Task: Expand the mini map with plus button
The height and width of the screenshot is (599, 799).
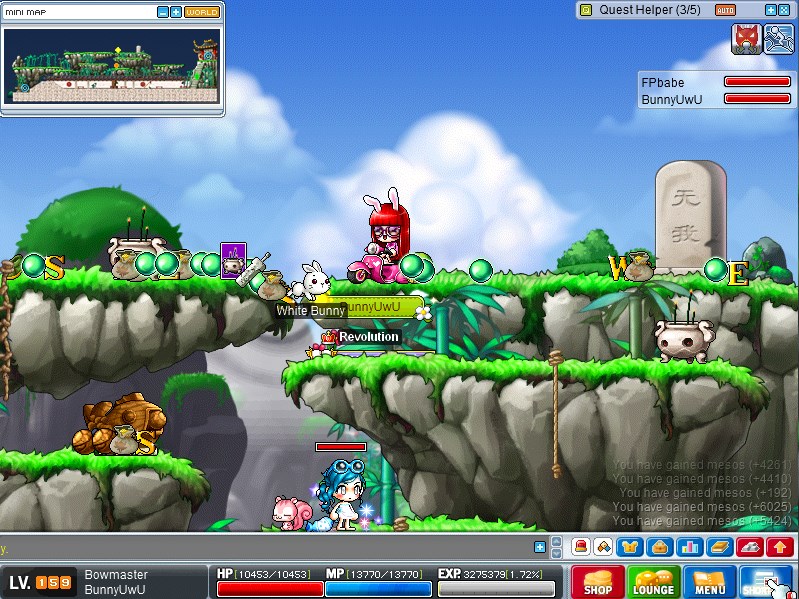Action: coord(176,12)
